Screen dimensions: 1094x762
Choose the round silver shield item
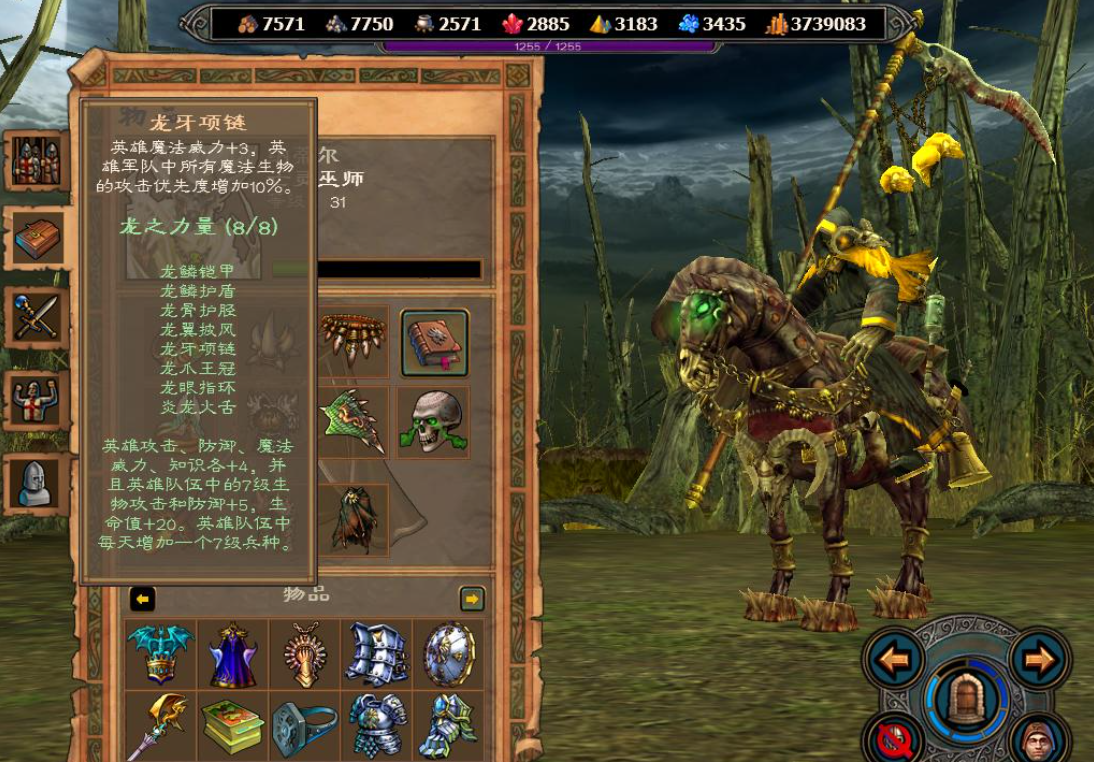[448, 654]
